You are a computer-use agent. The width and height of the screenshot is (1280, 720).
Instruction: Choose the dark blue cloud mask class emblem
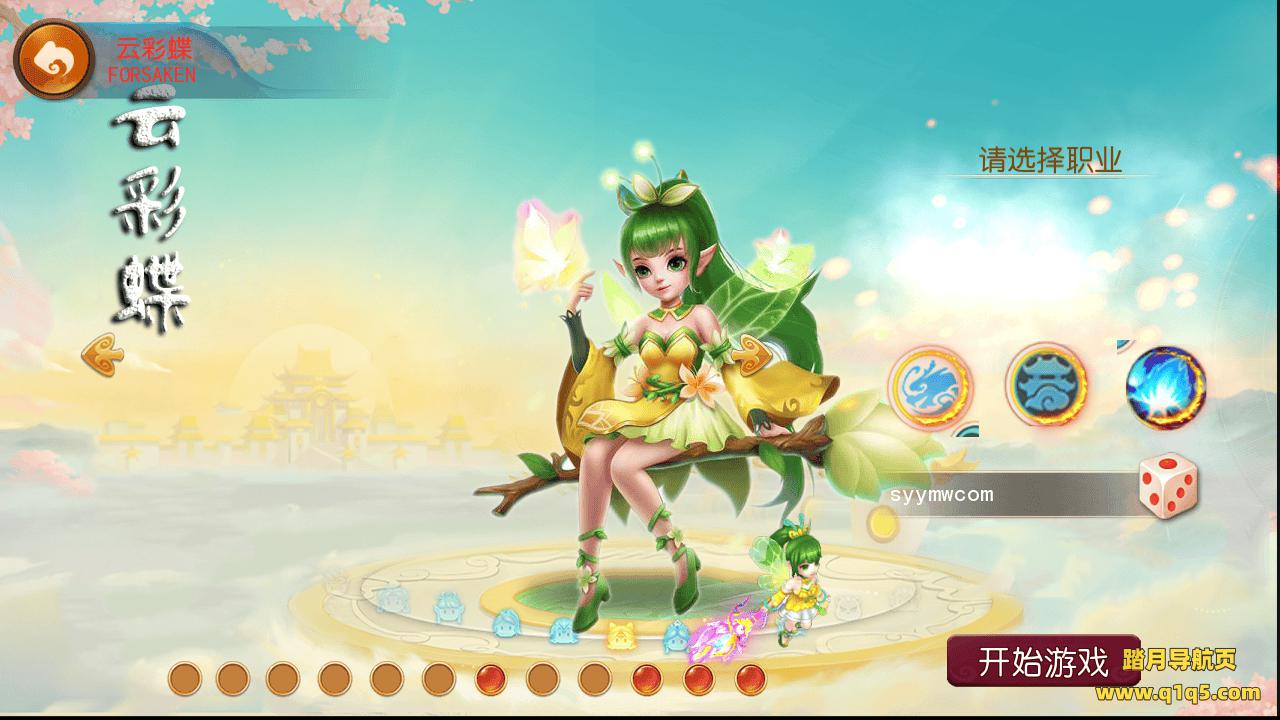click(x=1046, y=385)
